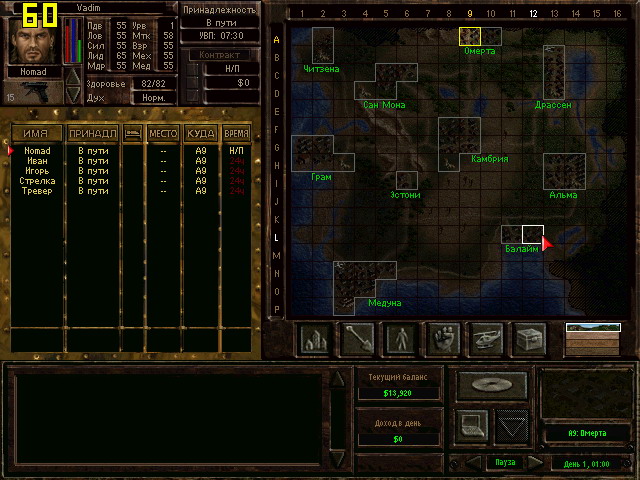This screenshot has width=640, height=480.
Task: Click the downward triangle tactical screen button
Action: [x=512, y=425]
